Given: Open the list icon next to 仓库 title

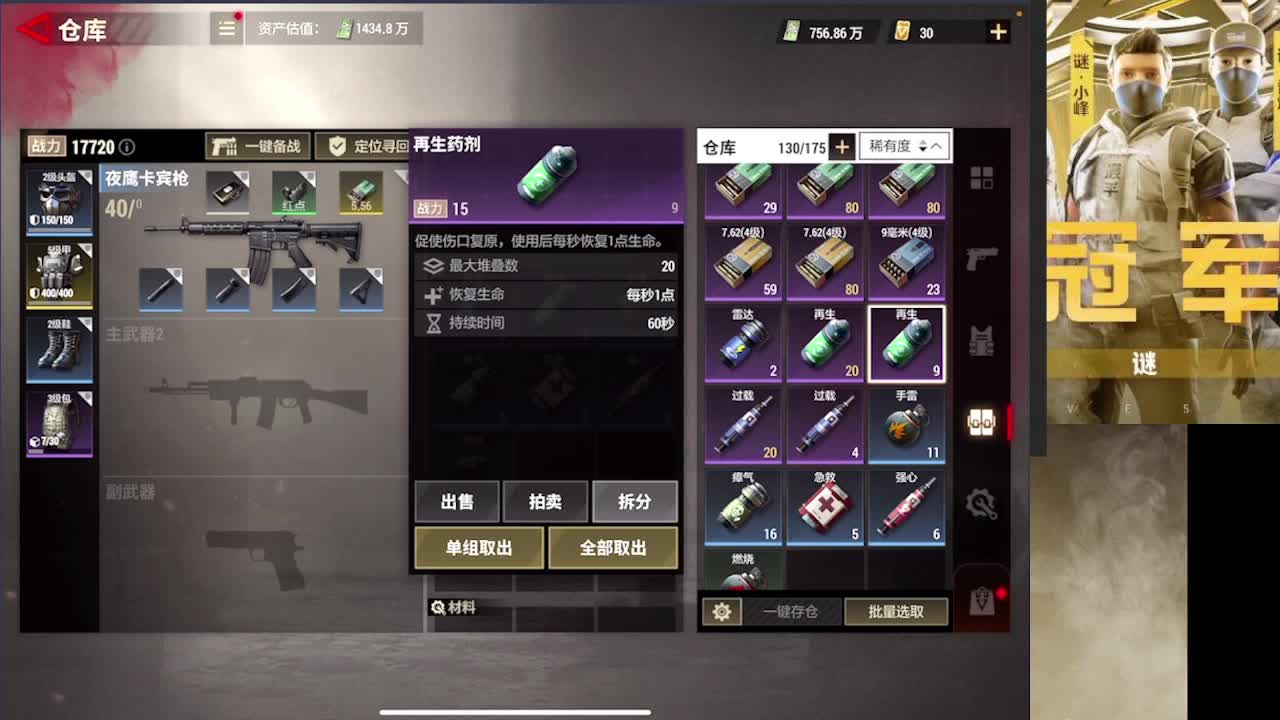Looking at the screenshot, I should (x=226, y=29).
